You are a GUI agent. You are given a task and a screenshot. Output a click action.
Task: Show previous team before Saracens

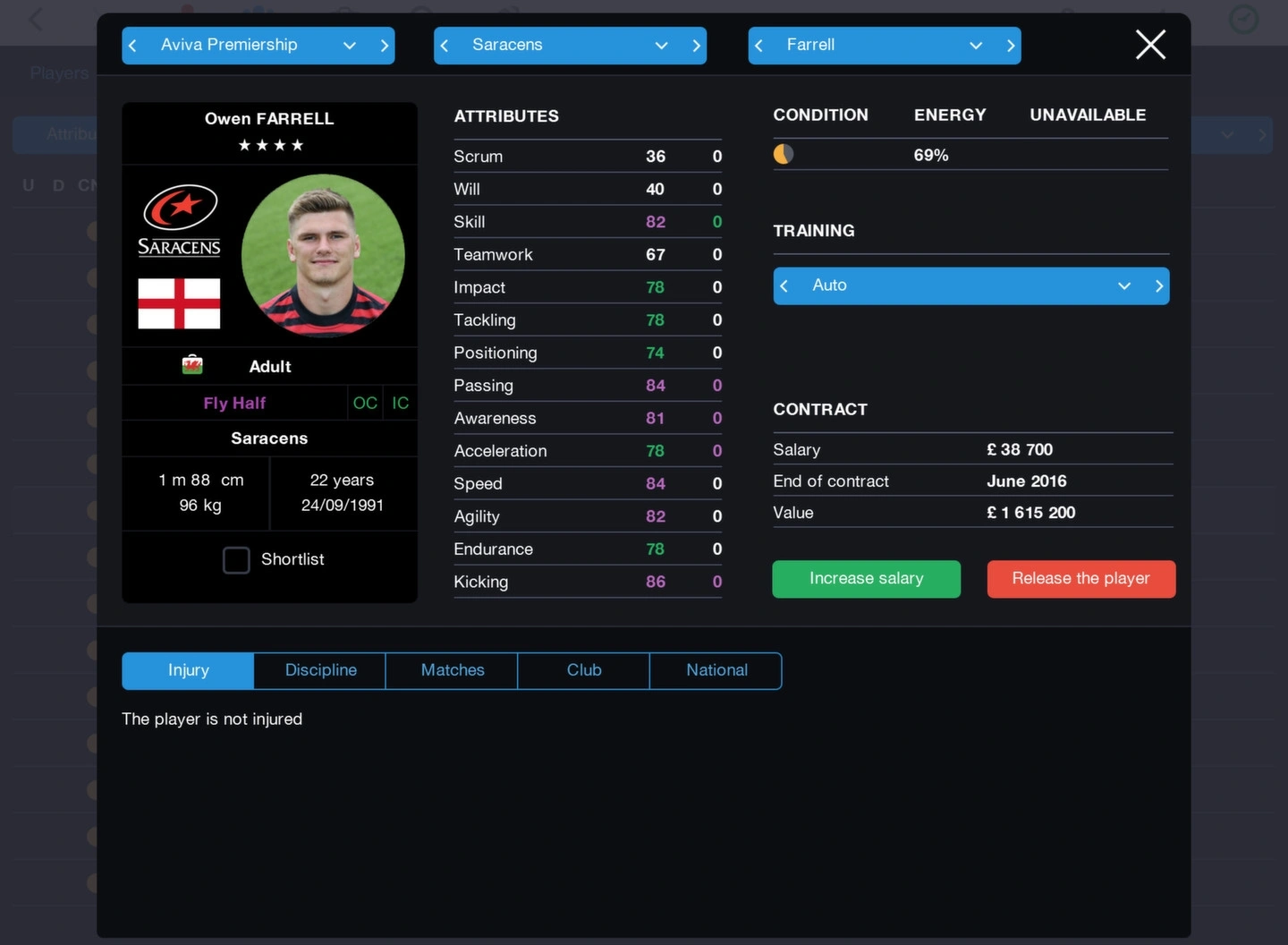pos(445,46)
